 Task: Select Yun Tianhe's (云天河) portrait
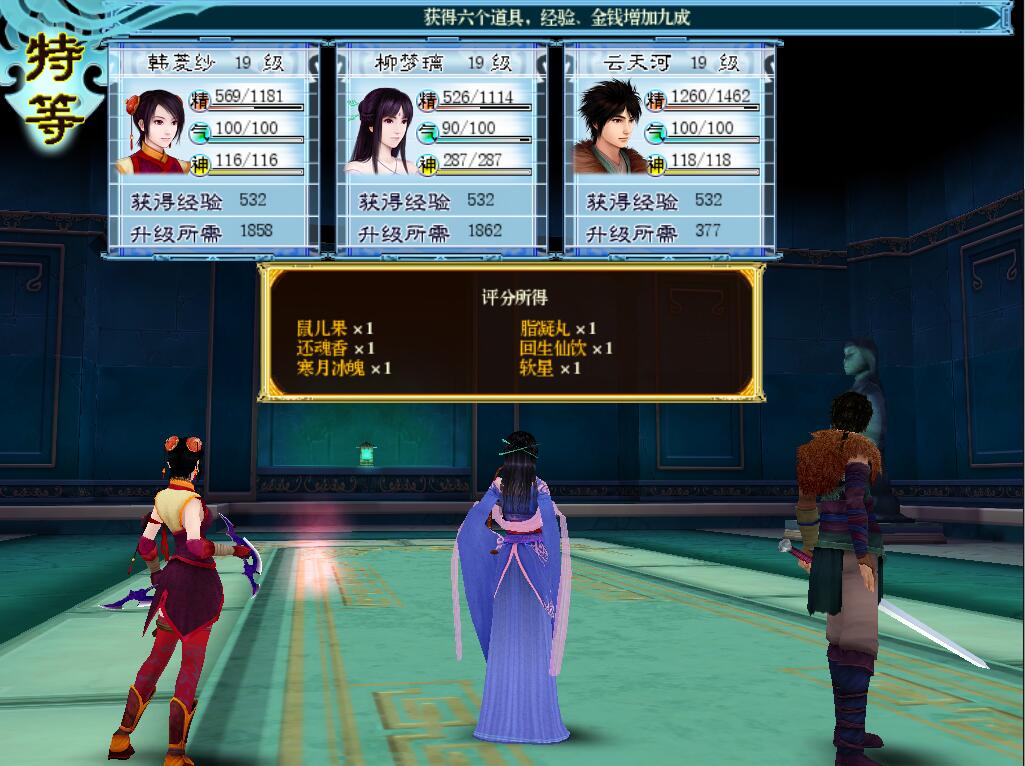608,129
